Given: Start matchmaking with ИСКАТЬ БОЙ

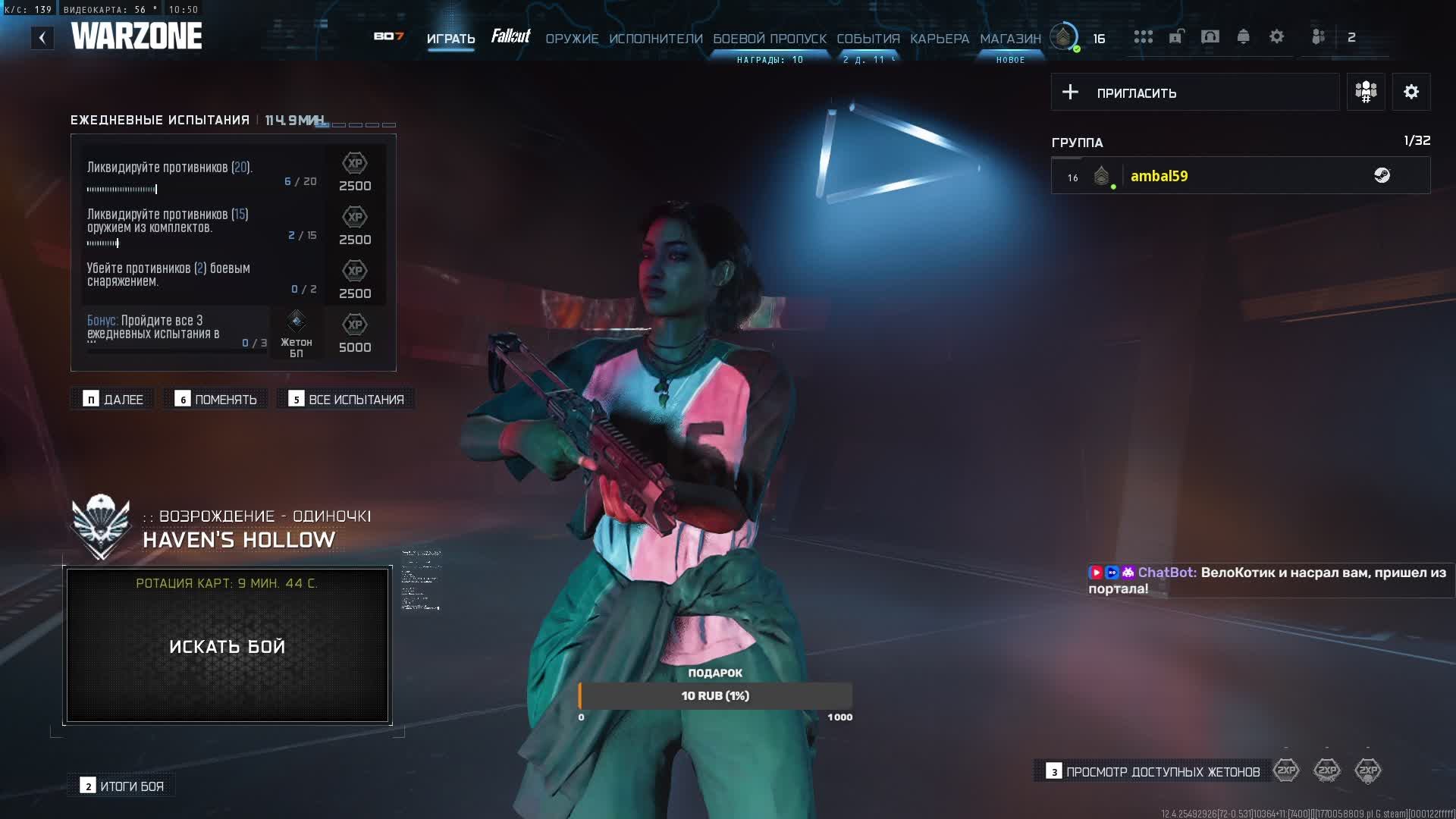Looking at the screenshot, I should pyautogui.click(x=227, y=646).
